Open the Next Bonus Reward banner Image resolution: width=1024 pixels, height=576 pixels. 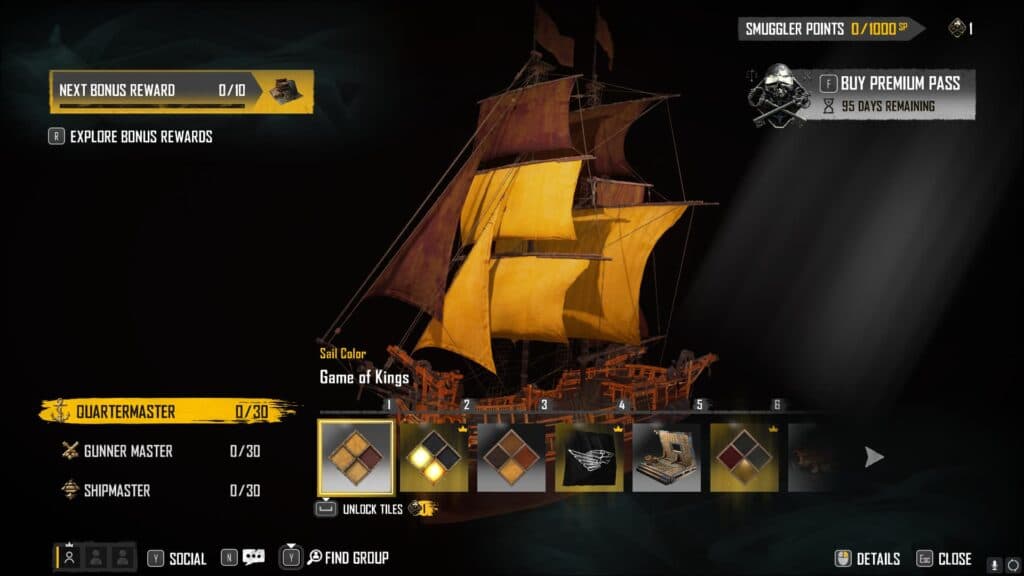(x=181, y=91)
